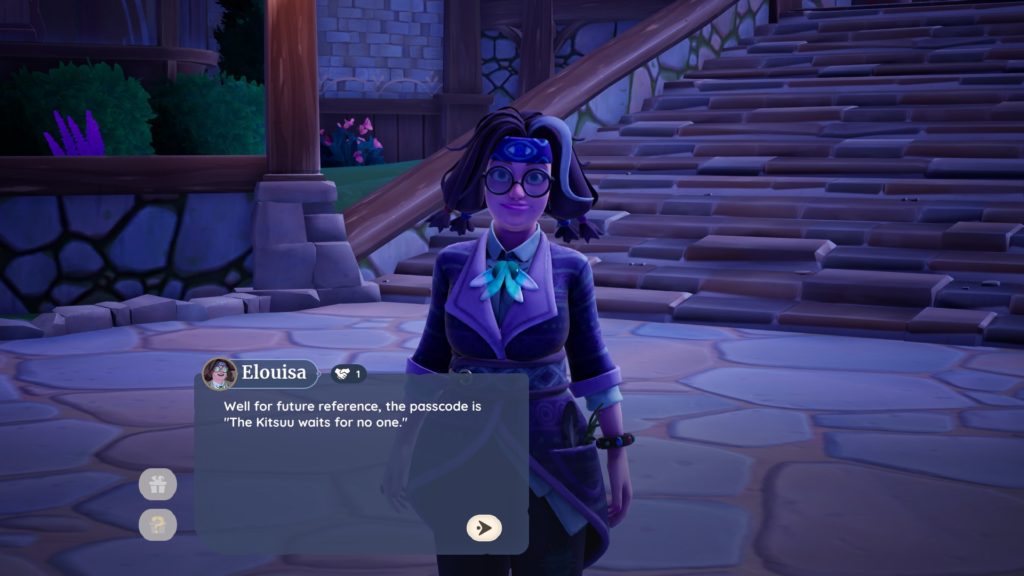This screenshot has width=1024, height=576.
Task: Advance the dialogue with the arrow button
Action: (484, 528)
